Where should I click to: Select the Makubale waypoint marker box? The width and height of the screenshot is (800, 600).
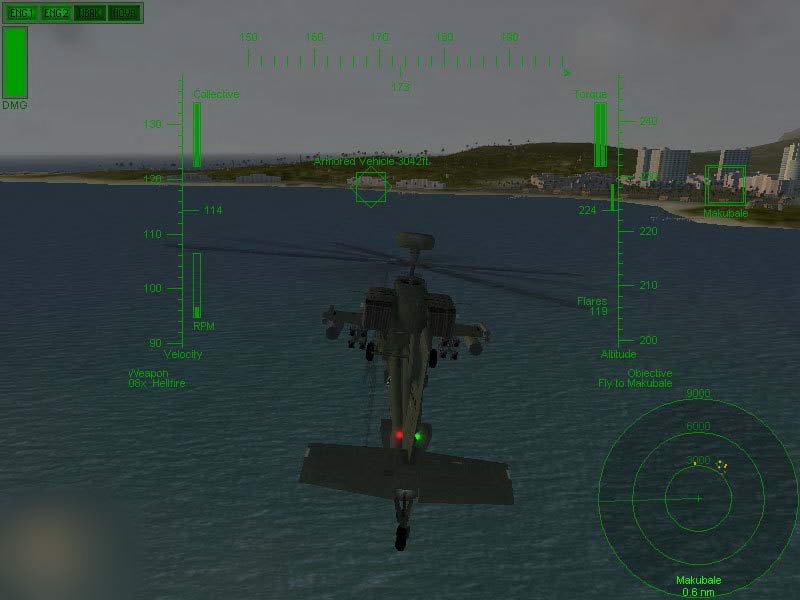pyautogui.click(x=724, y=185)
